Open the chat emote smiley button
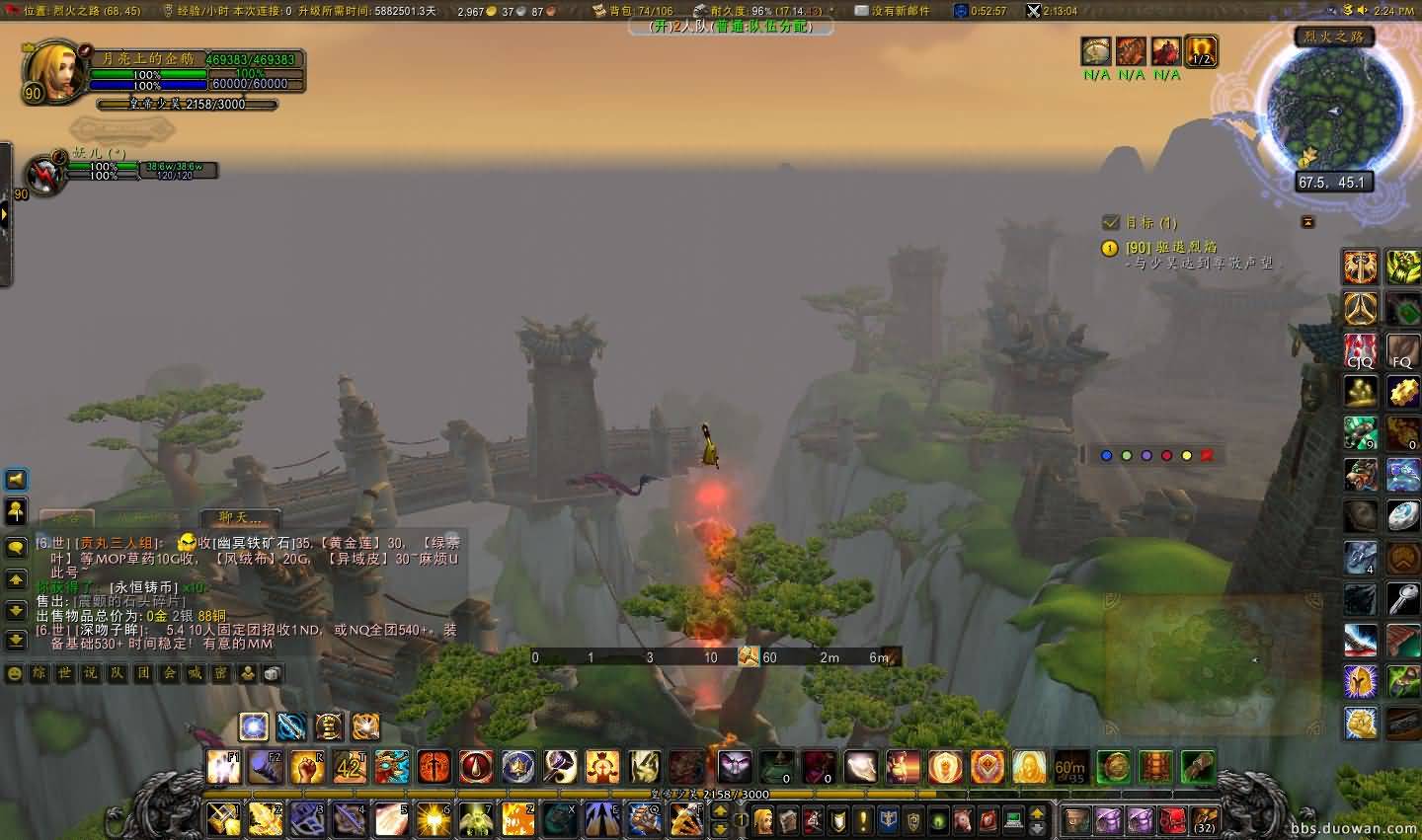The width and height of the screenshot is (1422, 840). [15, 673]
